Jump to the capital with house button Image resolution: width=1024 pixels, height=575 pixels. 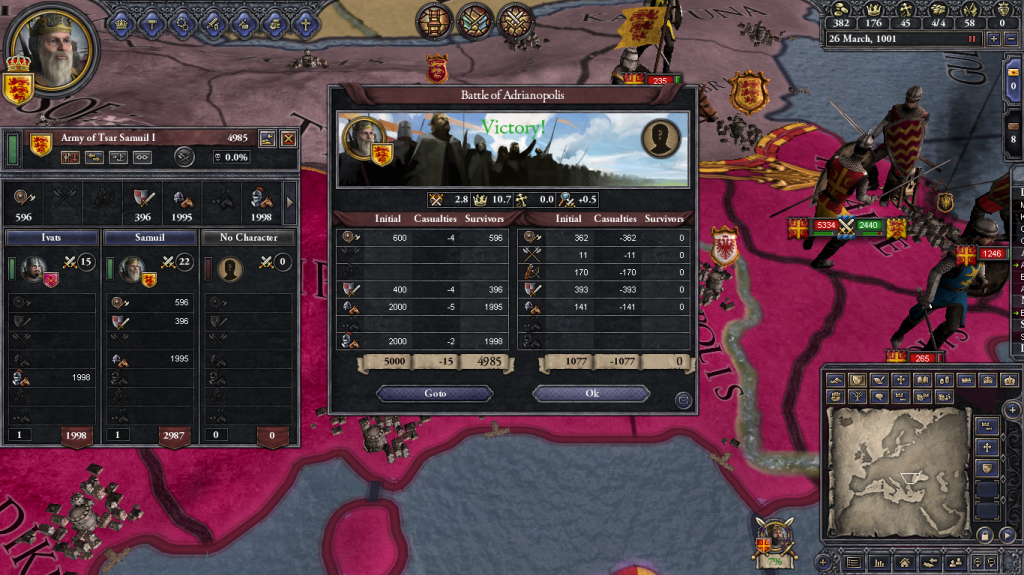903,564
